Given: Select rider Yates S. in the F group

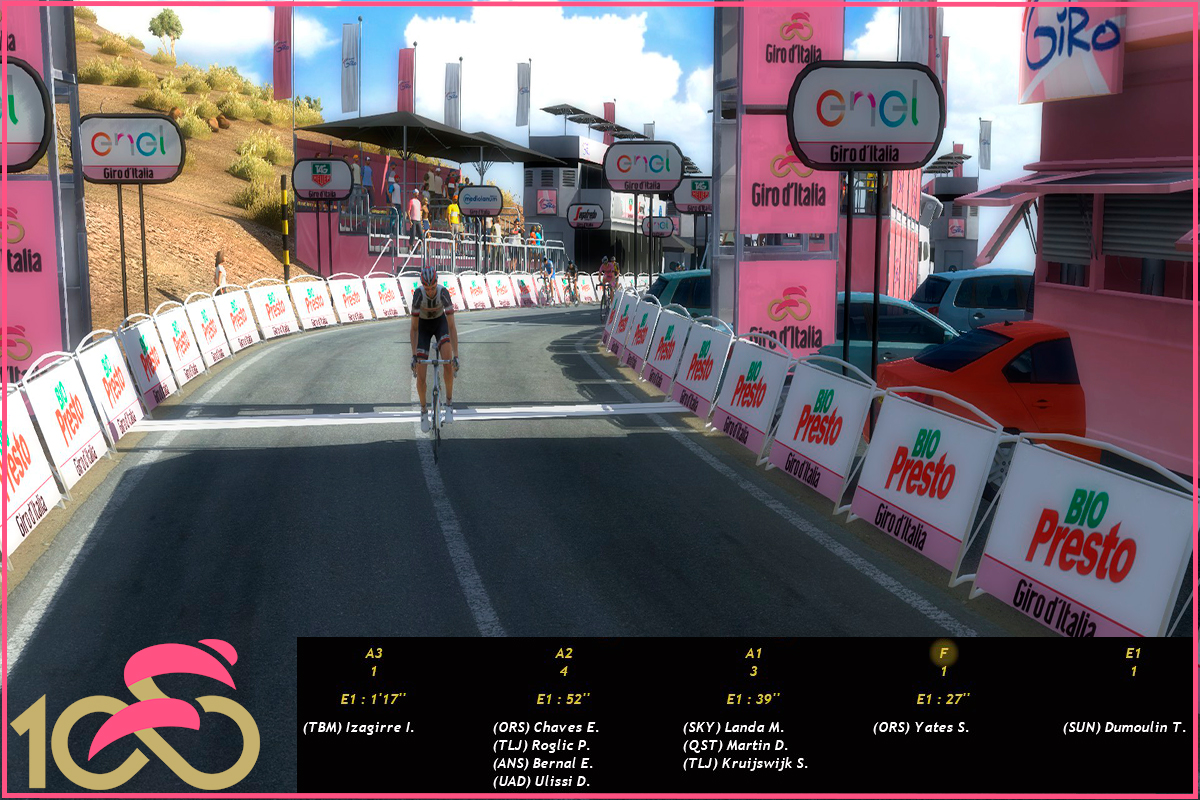Looking at the screenshot, I should click(x=921, y=727).
